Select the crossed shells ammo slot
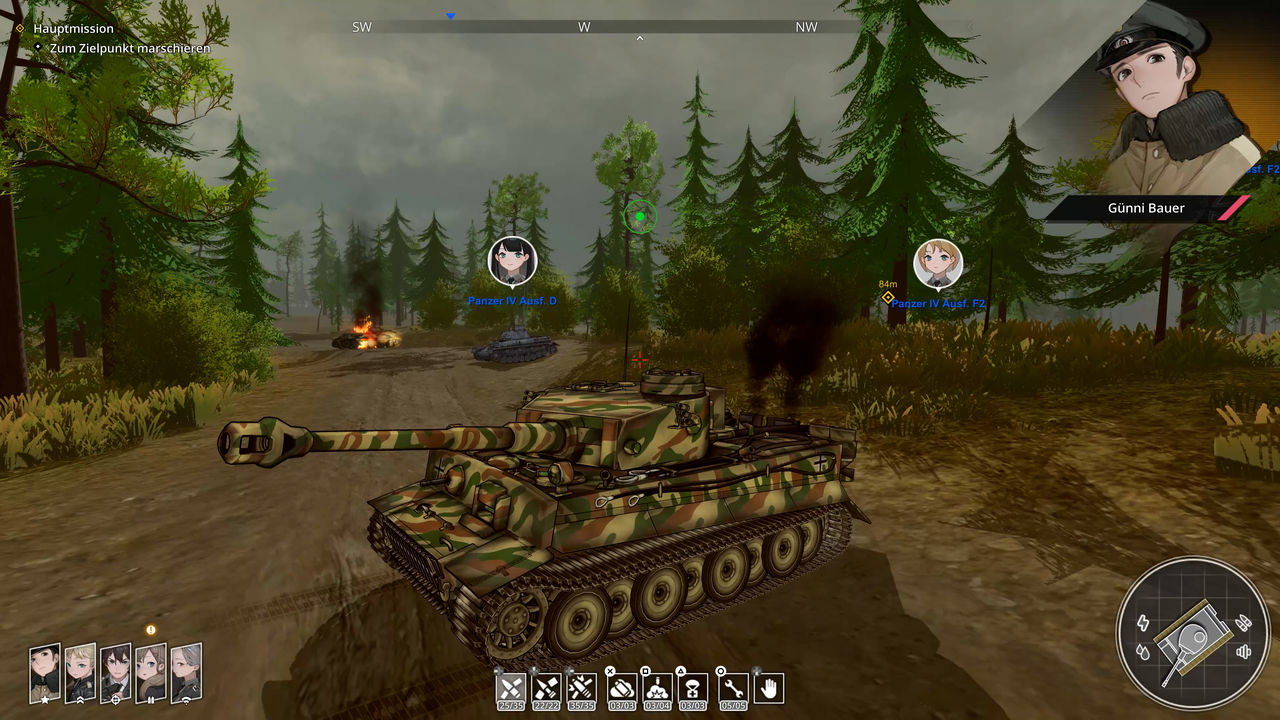This screenshot has width=1280, height=720. (x=511, y=688)
